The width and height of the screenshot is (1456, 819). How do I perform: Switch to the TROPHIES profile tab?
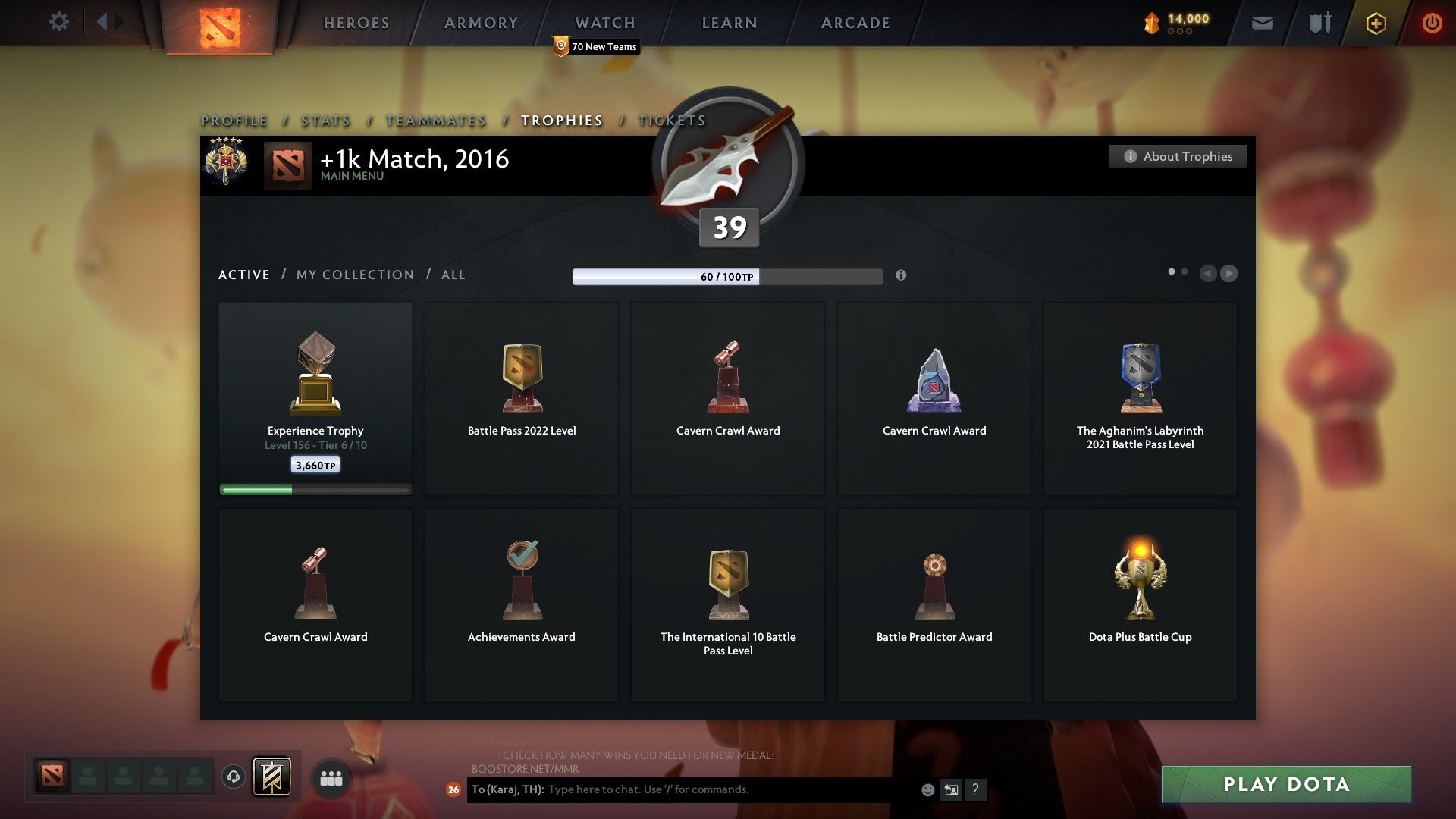click(561, 120)
